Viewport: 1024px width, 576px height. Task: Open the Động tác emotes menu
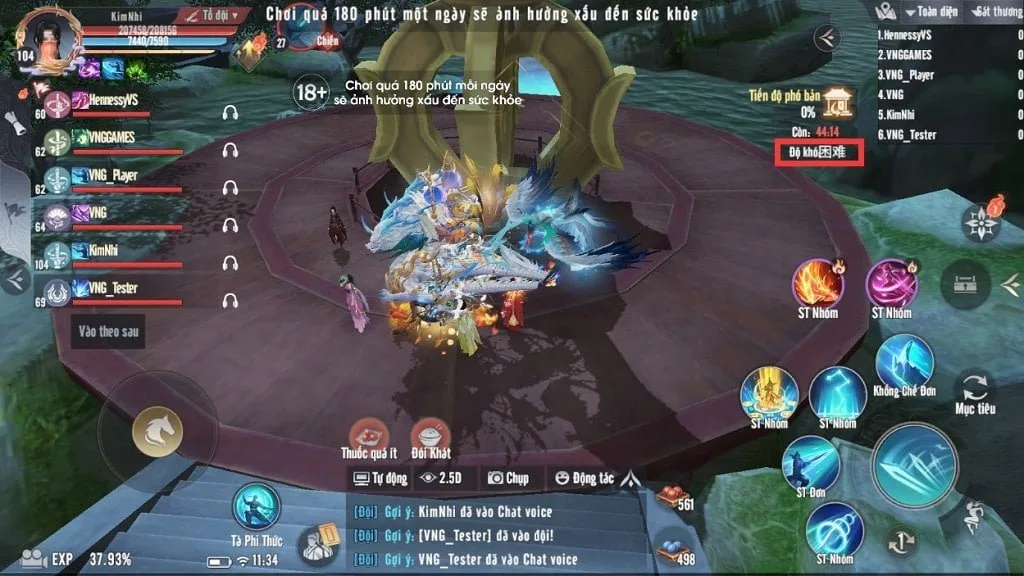[x=584, y=478]
